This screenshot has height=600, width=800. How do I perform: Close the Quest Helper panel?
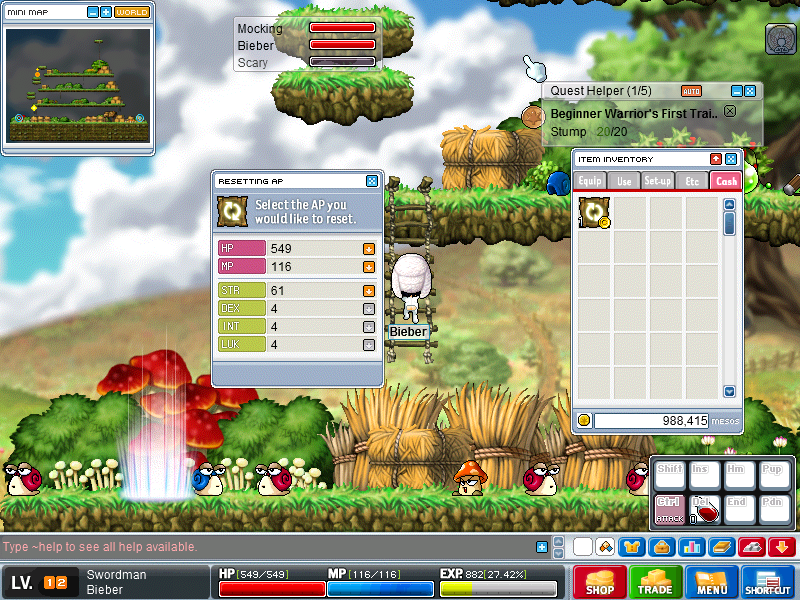click(750, 91)
